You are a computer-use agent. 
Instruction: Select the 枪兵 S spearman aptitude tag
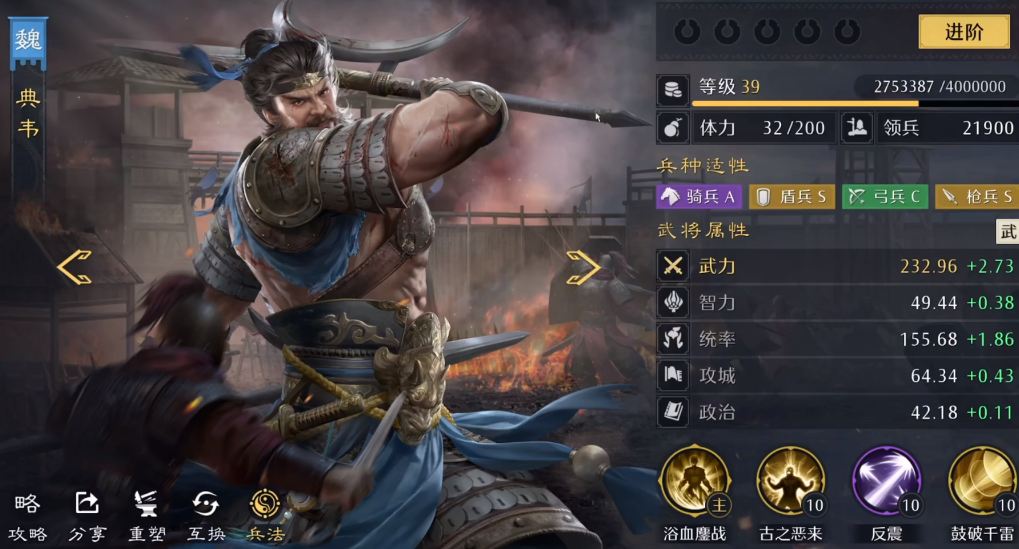tap(976, 197)
